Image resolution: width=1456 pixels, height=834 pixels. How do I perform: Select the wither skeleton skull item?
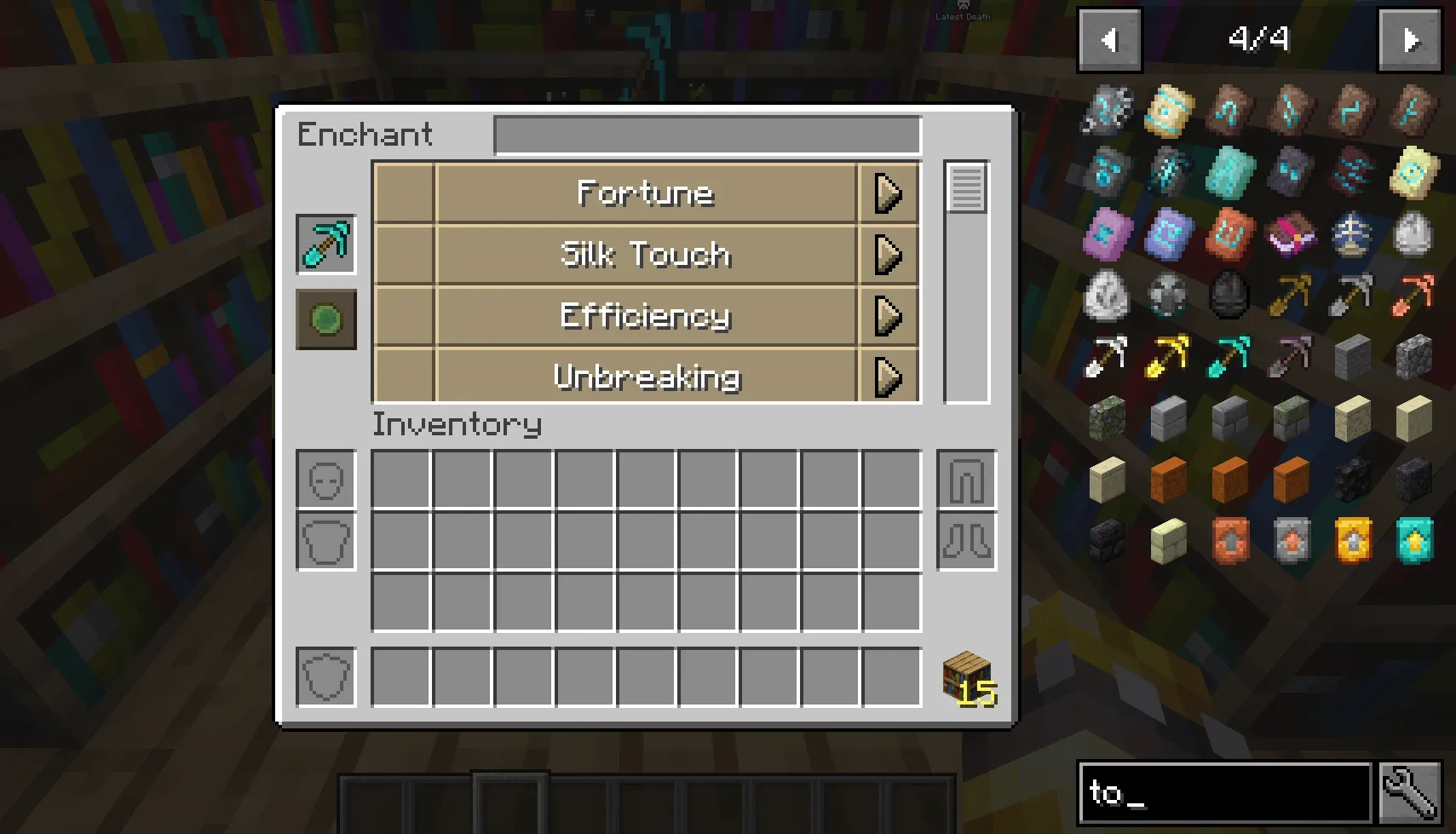pos(1229,294)
